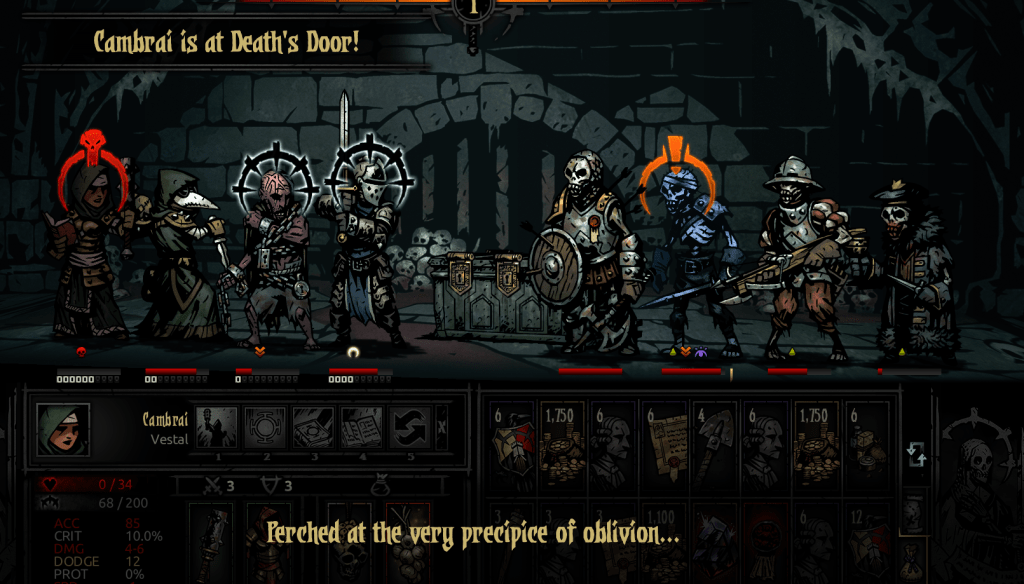
Task: Select the move/swap position skill
Action: coord(410,428)
